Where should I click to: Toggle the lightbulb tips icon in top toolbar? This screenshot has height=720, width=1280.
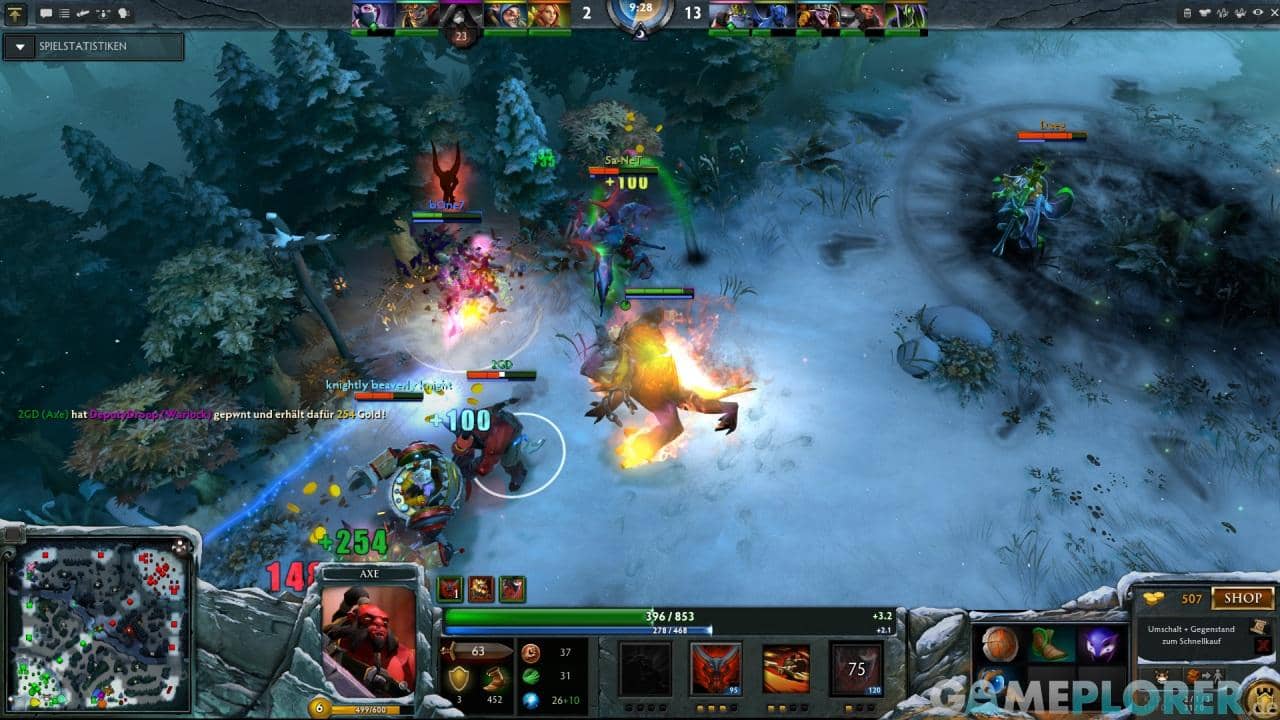pyautogui.click(x=123, y=13)
